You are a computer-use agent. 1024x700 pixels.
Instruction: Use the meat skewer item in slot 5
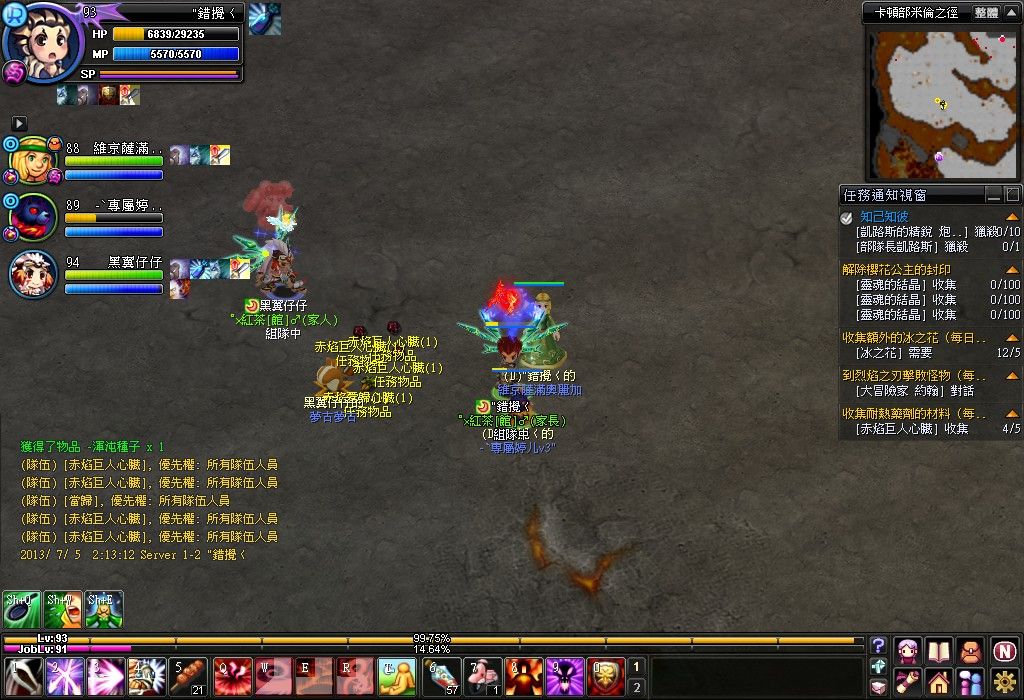click(x=187, y=676)
